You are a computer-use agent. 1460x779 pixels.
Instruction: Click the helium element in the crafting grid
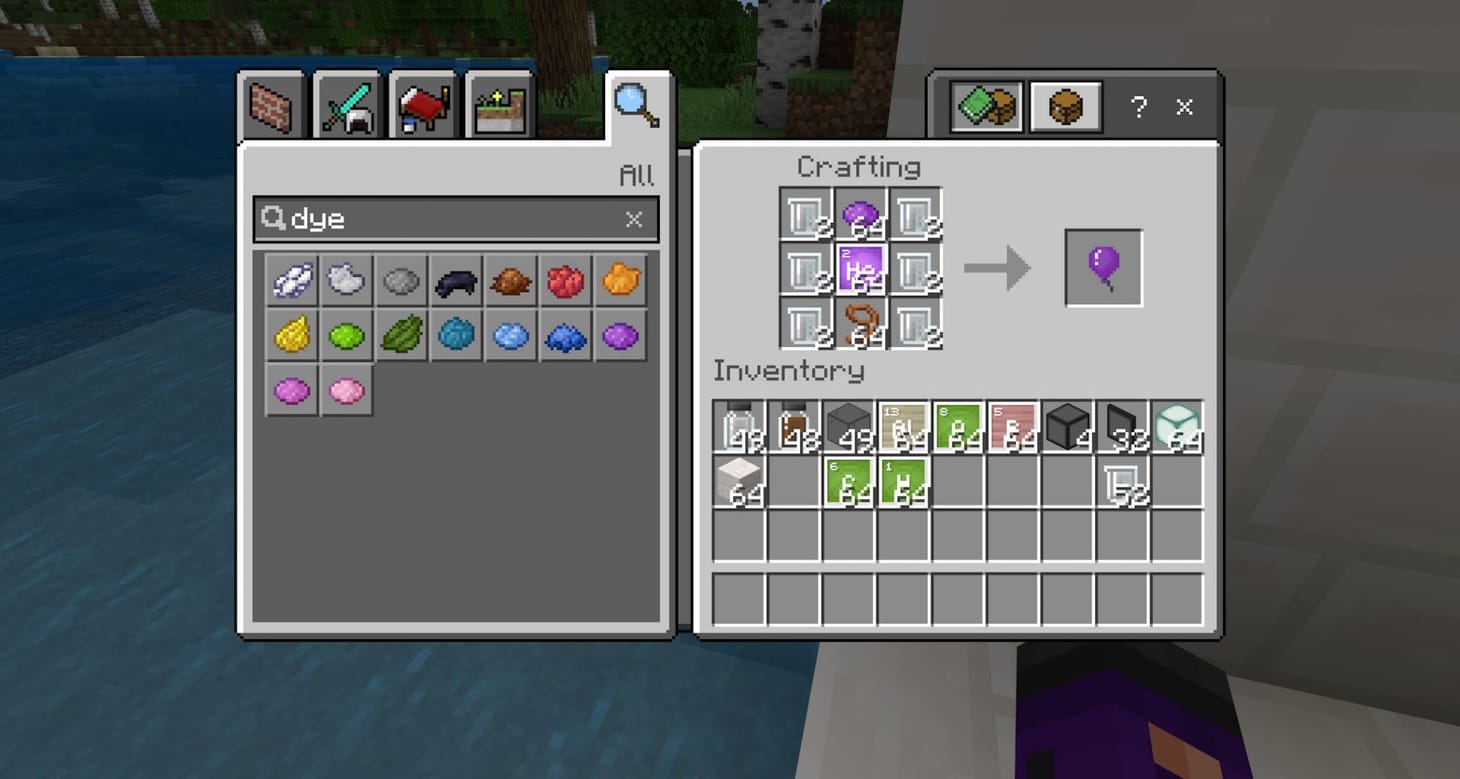click(x=860, y=267)
